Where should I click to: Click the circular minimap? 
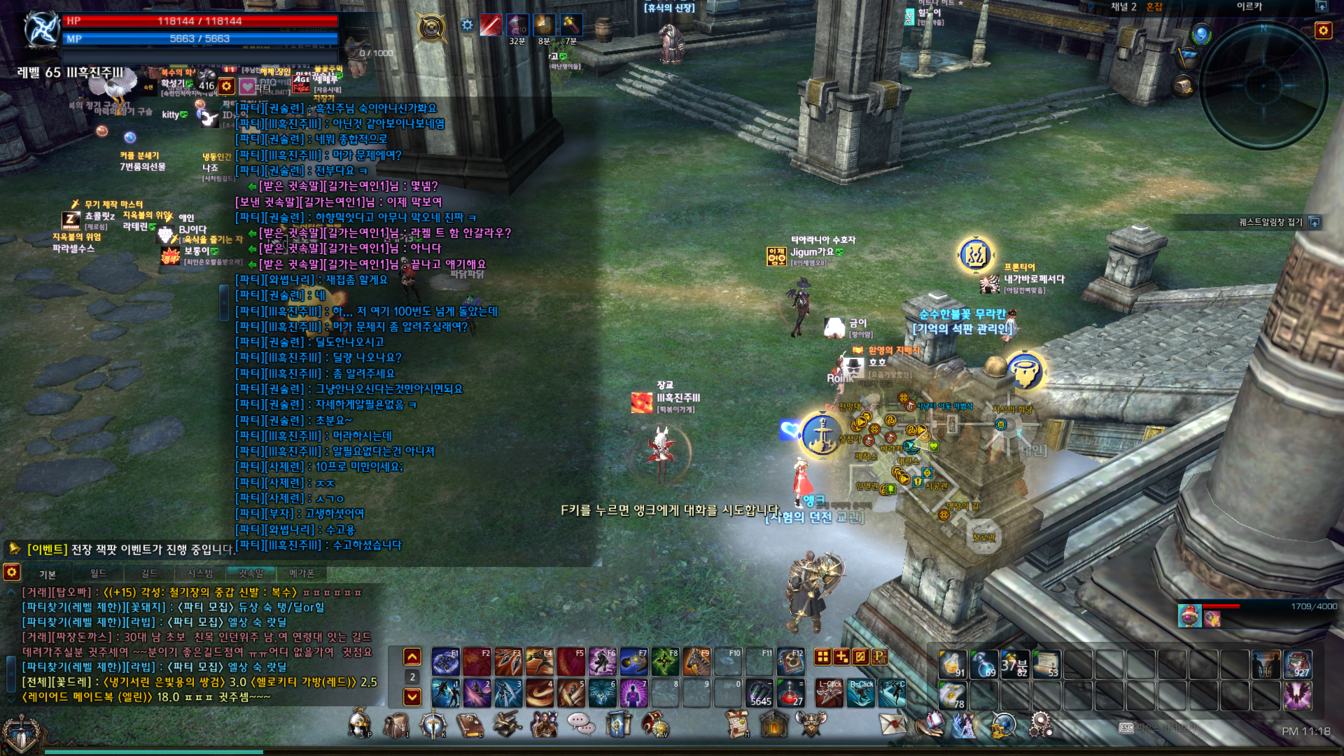[x=1263, y=86]
